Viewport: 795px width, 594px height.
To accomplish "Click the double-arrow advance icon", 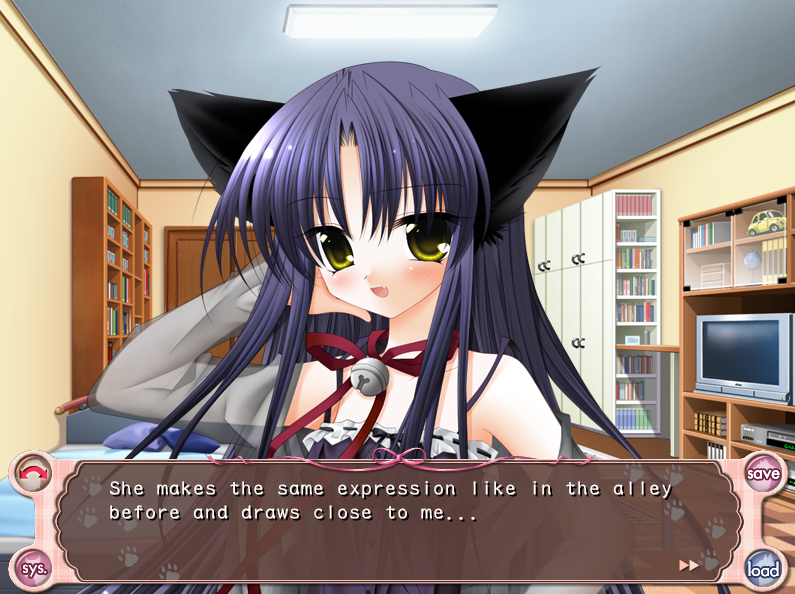I will [x=689, y=565].
